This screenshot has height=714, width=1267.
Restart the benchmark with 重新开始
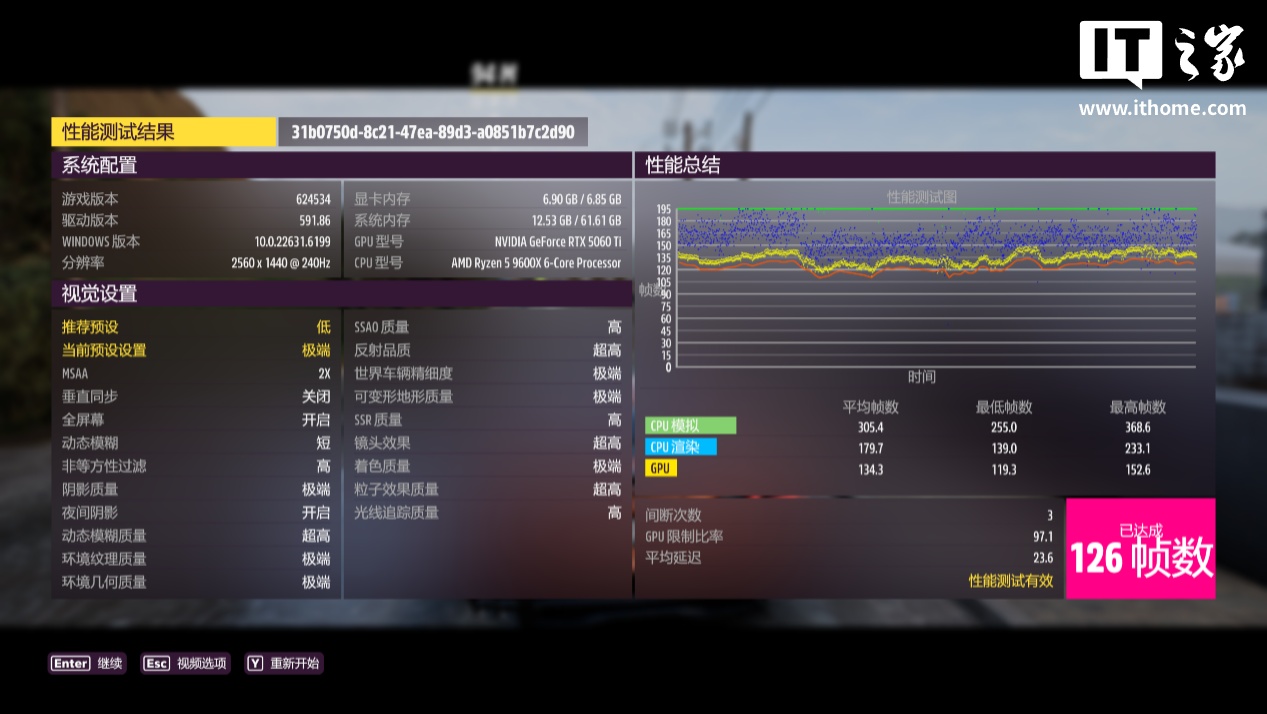click(x=284, y=663)
